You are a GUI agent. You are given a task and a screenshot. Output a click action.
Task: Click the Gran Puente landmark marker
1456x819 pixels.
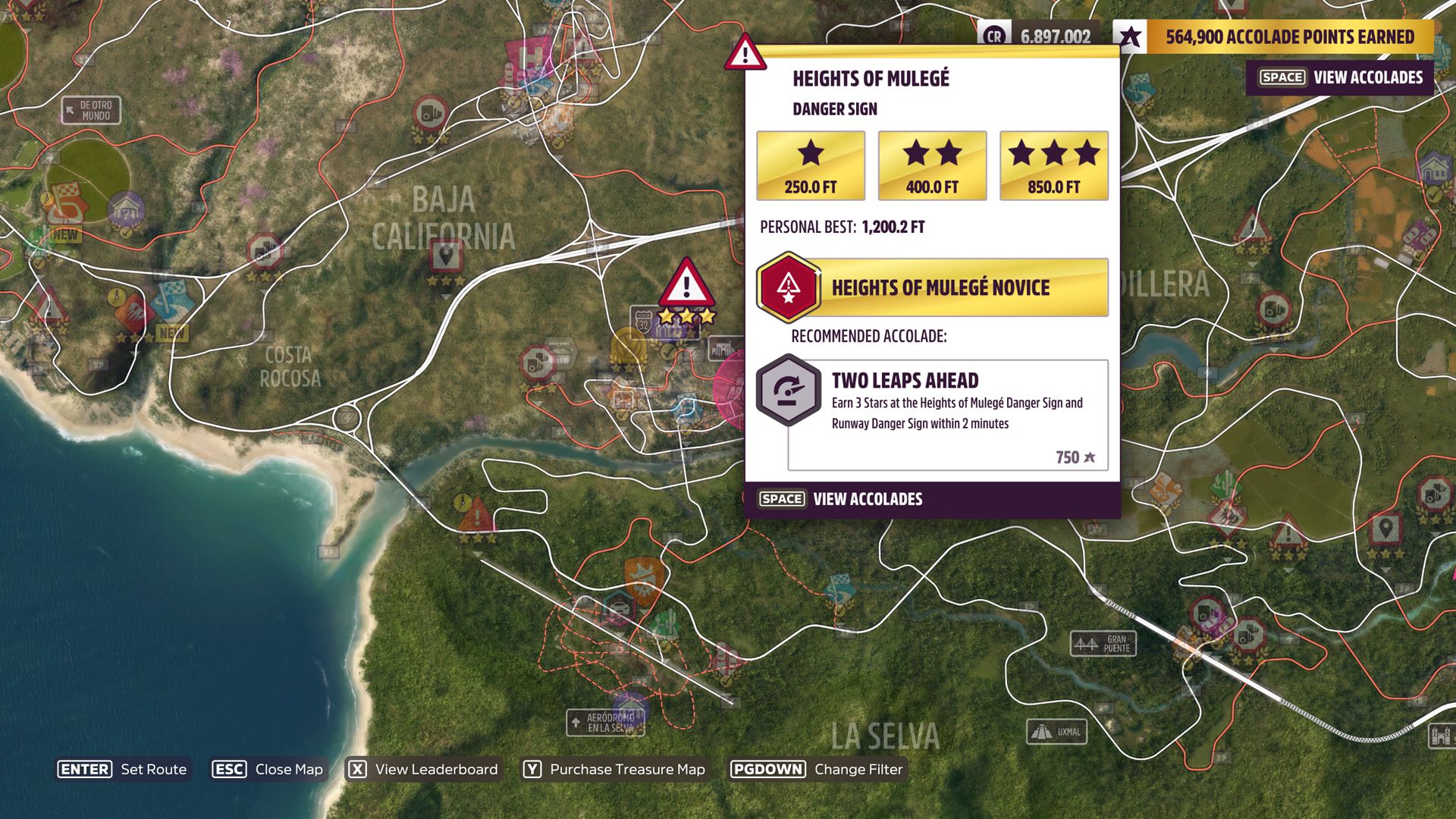tap(1103, 644)
